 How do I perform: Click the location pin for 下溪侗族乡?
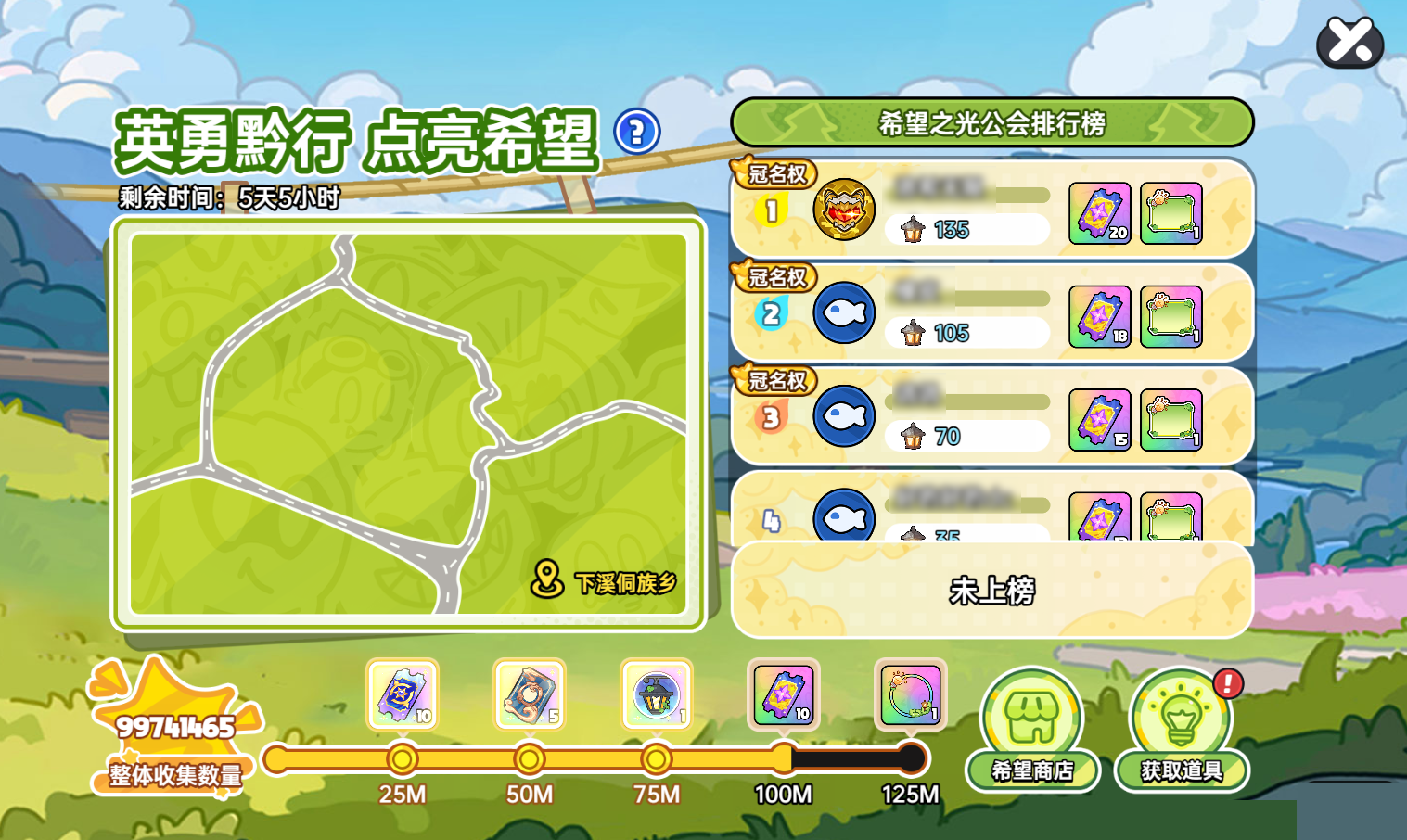click(548, 576)
